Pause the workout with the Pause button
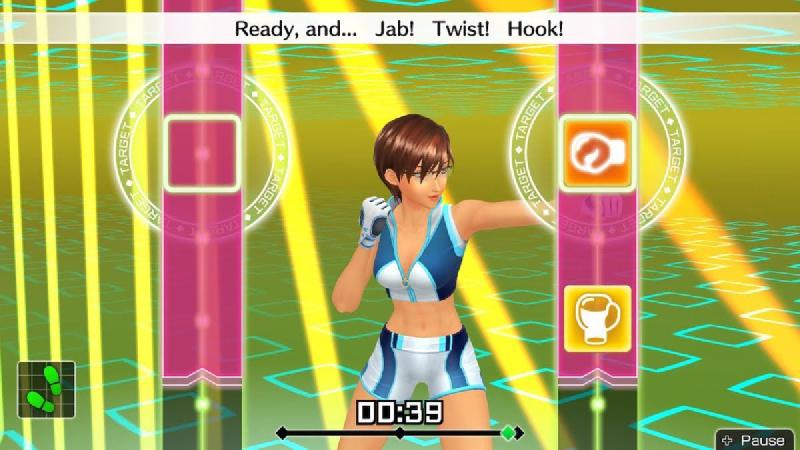The width and height of the screenshot is (800, 450). (755, 440)
